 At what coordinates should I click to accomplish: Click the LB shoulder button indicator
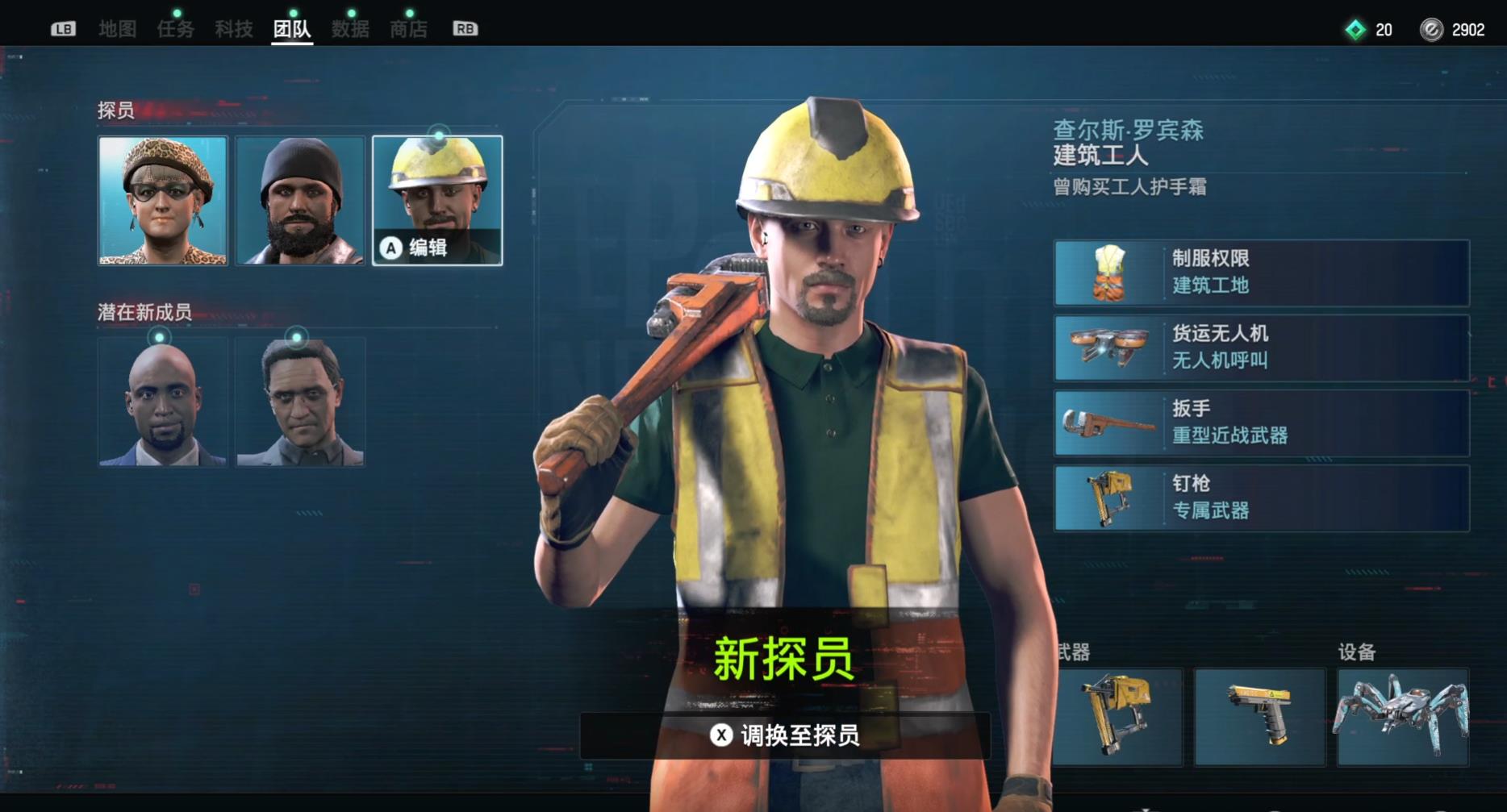(x=63, y=29)
